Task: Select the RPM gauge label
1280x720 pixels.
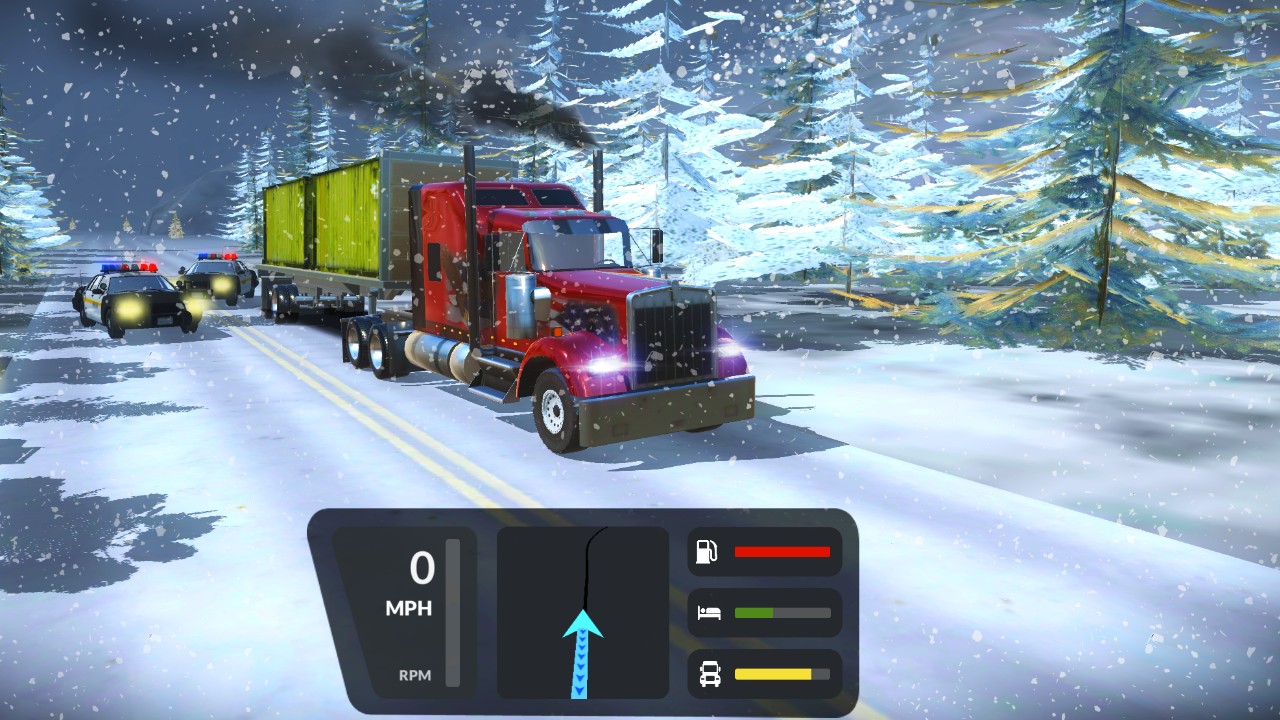Action: tap(418, 676)
